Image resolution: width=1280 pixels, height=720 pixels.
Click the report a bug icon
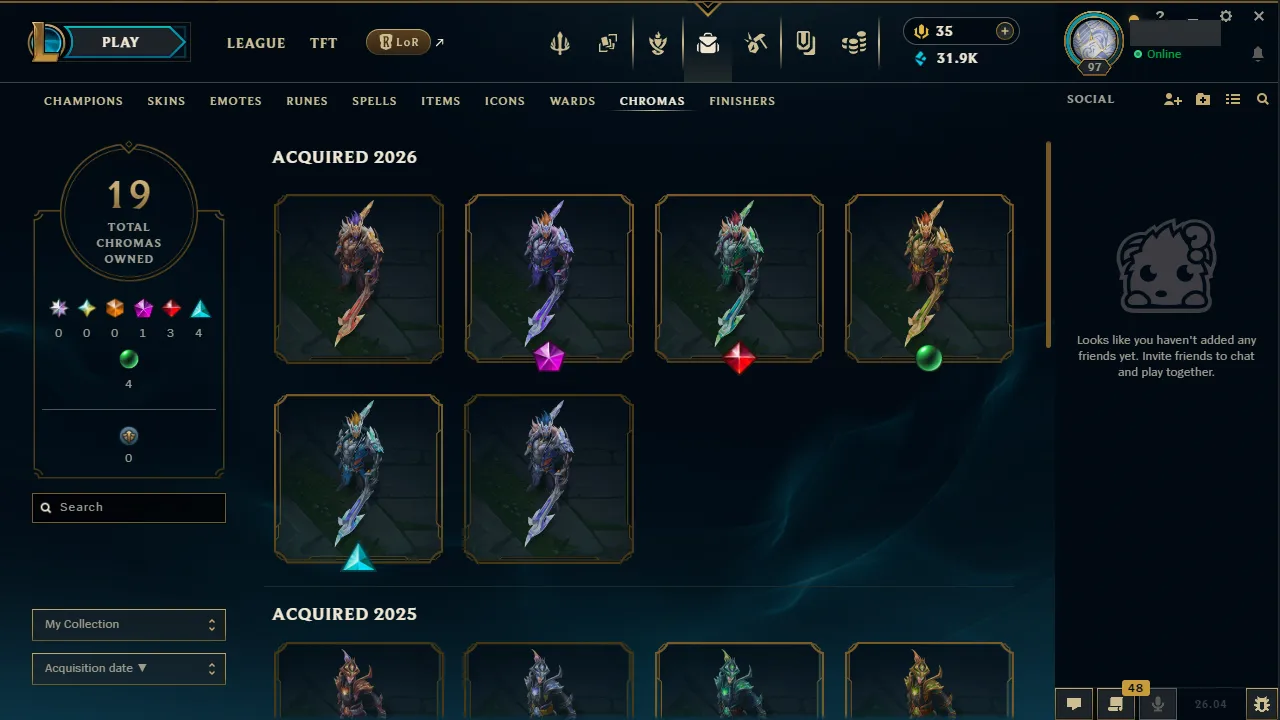[1262, 704]
